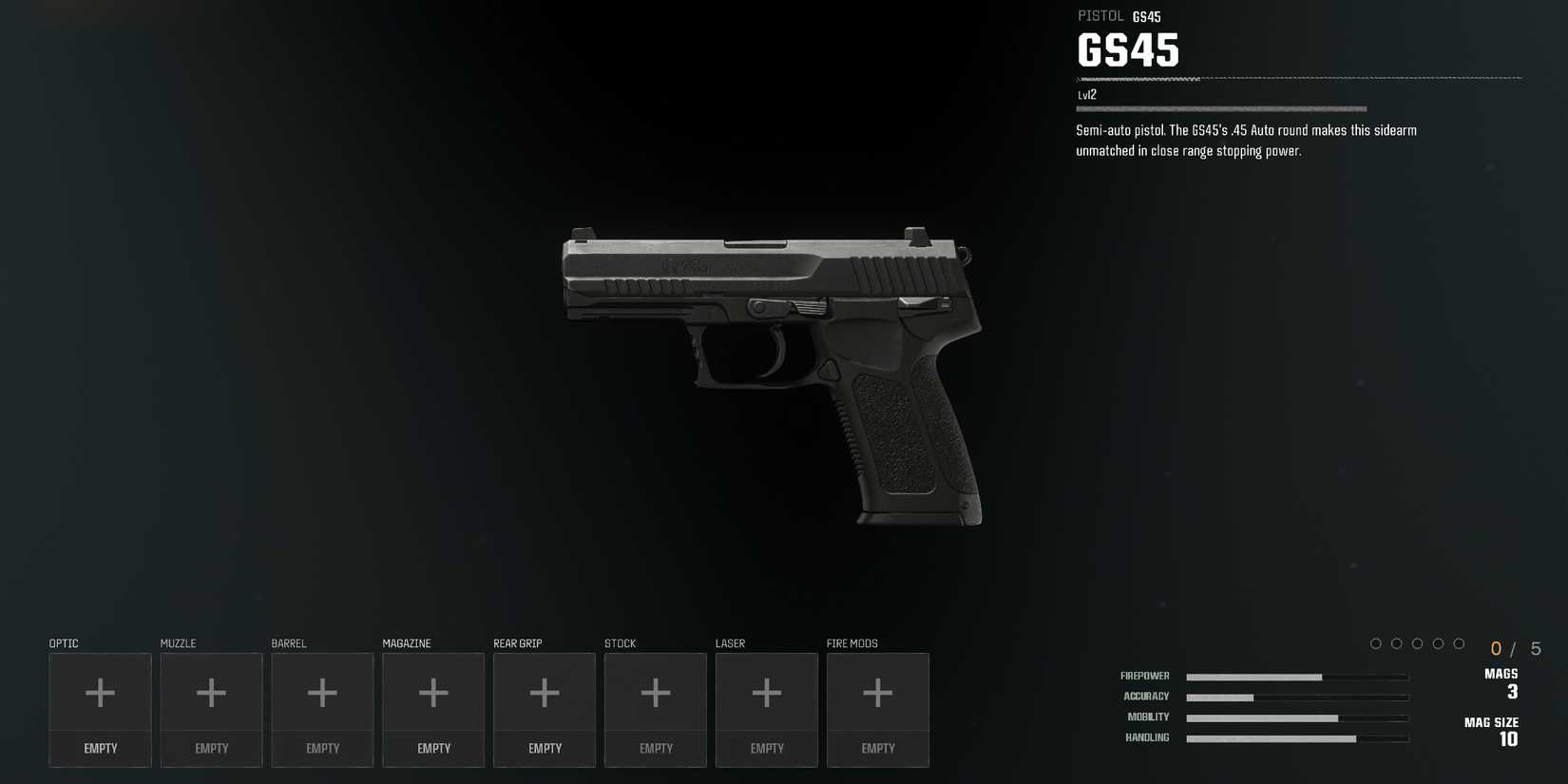Viewport: 1568px width, 784px height.
Task: Select the middle attachment point circle
Action: (x=1418, y=643)
